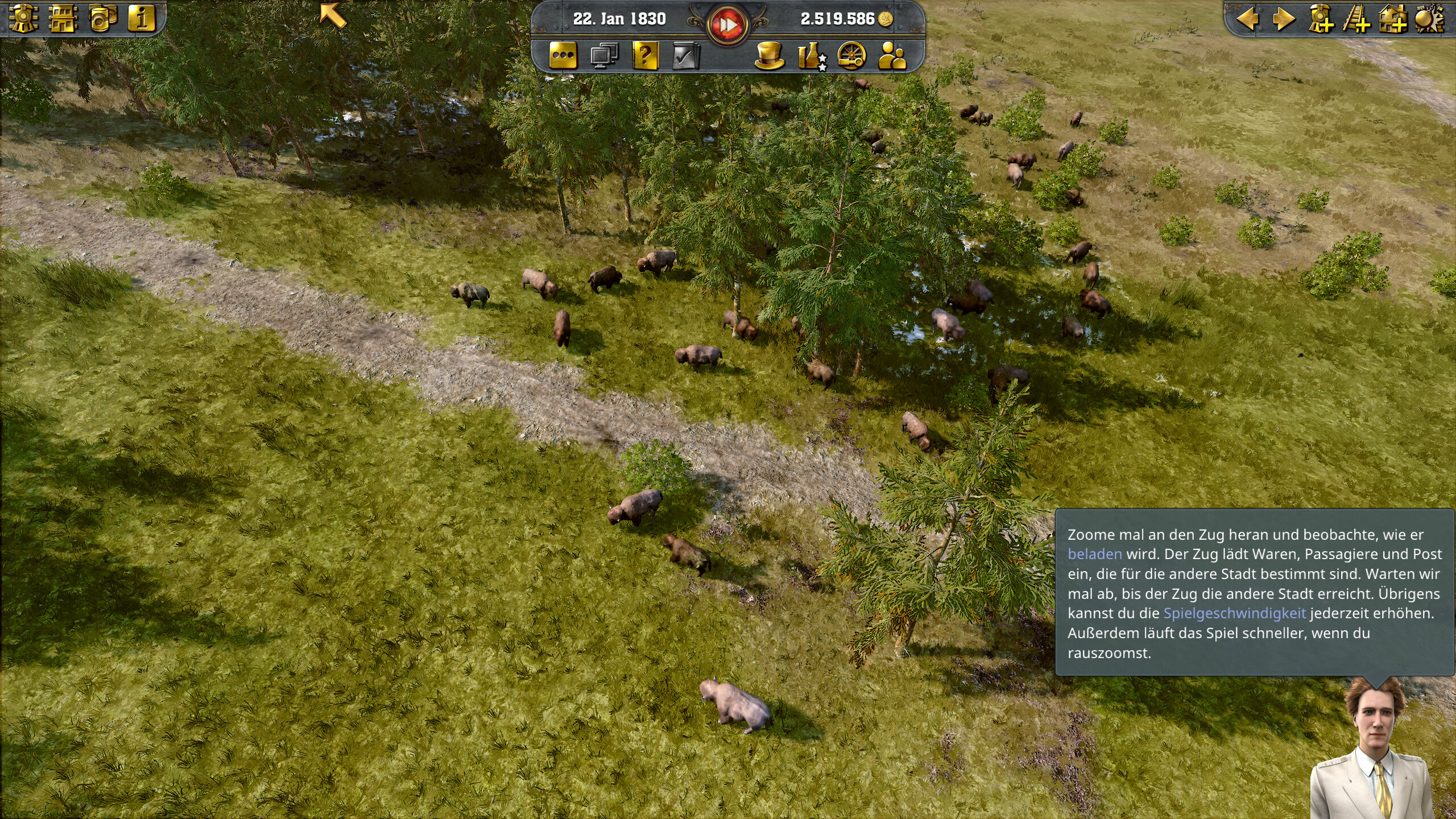Screen dimensions: 1456x819
Task: Open the gold info panel
Action: click(142, 19)
